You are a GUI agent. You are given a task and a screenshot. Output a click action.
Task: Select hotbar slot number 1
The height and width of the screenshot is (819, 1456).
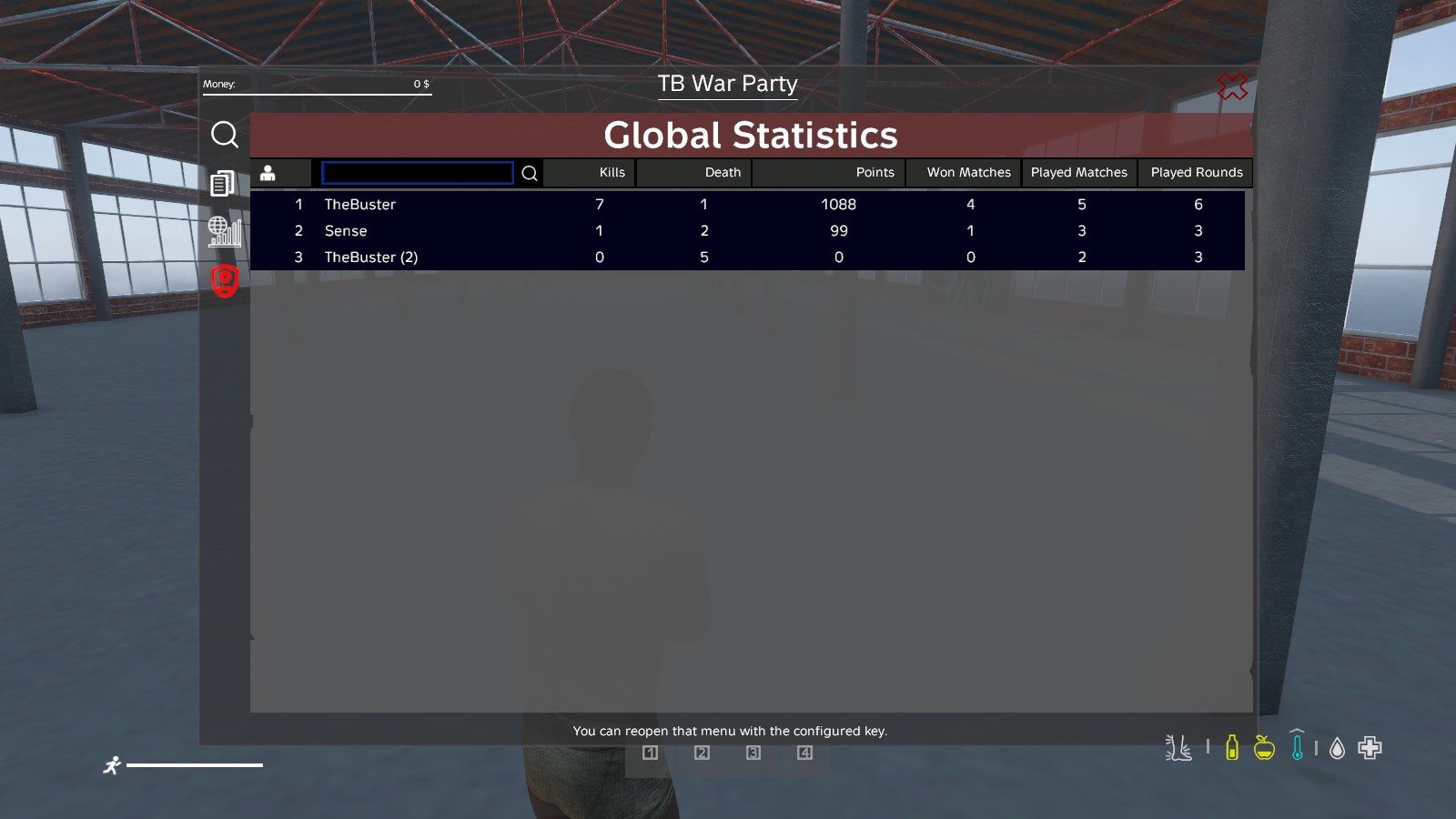point(650,753)
